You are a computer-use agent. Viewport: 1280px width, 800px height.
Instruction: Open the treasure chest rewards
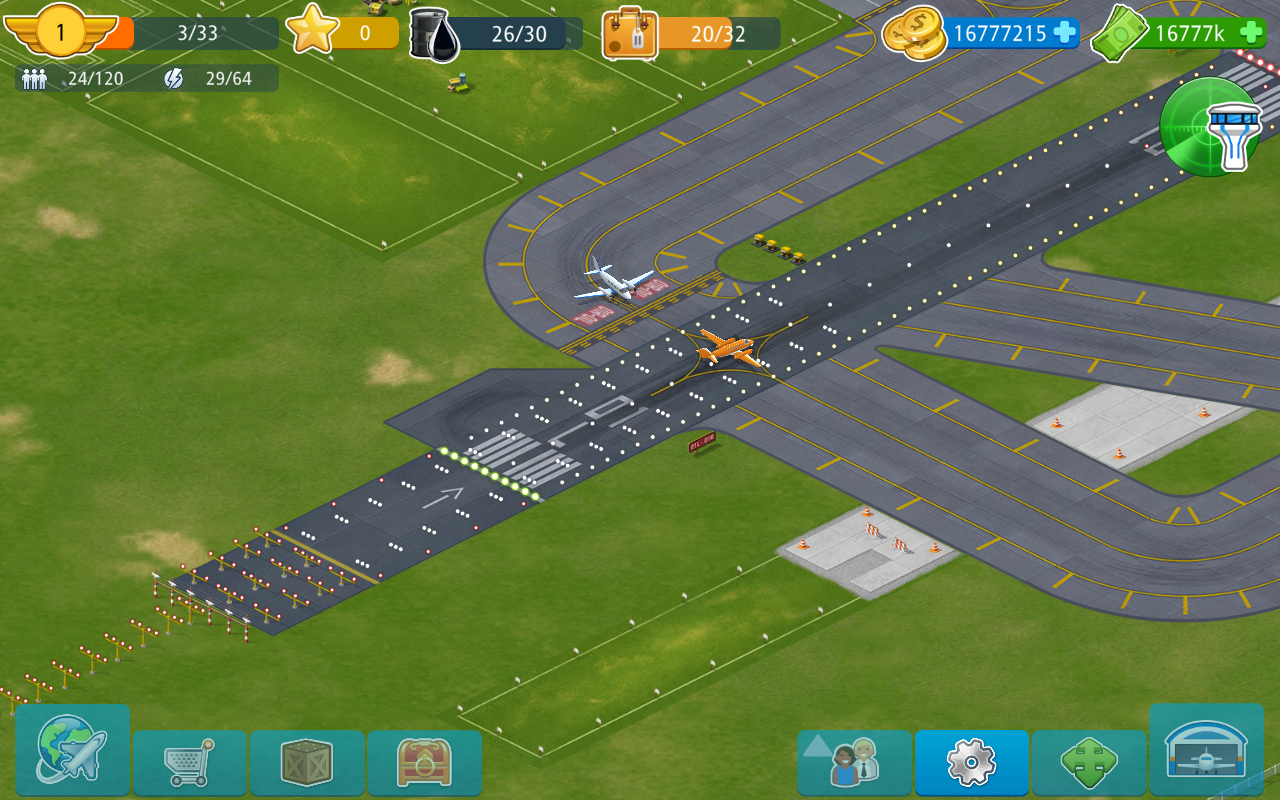[424, 762]
